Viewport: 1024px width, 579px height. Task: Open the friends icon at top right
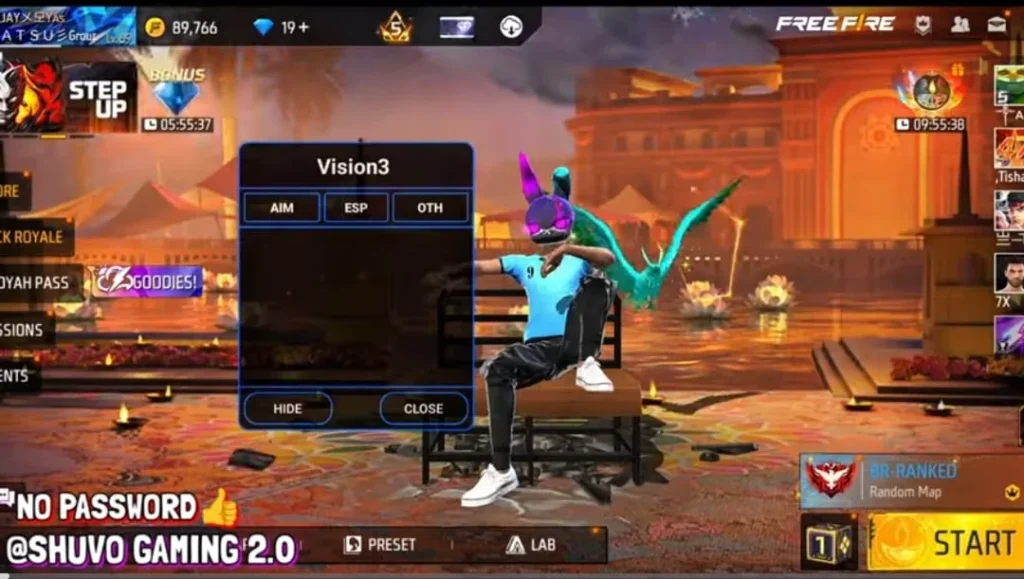coord(960,25)
